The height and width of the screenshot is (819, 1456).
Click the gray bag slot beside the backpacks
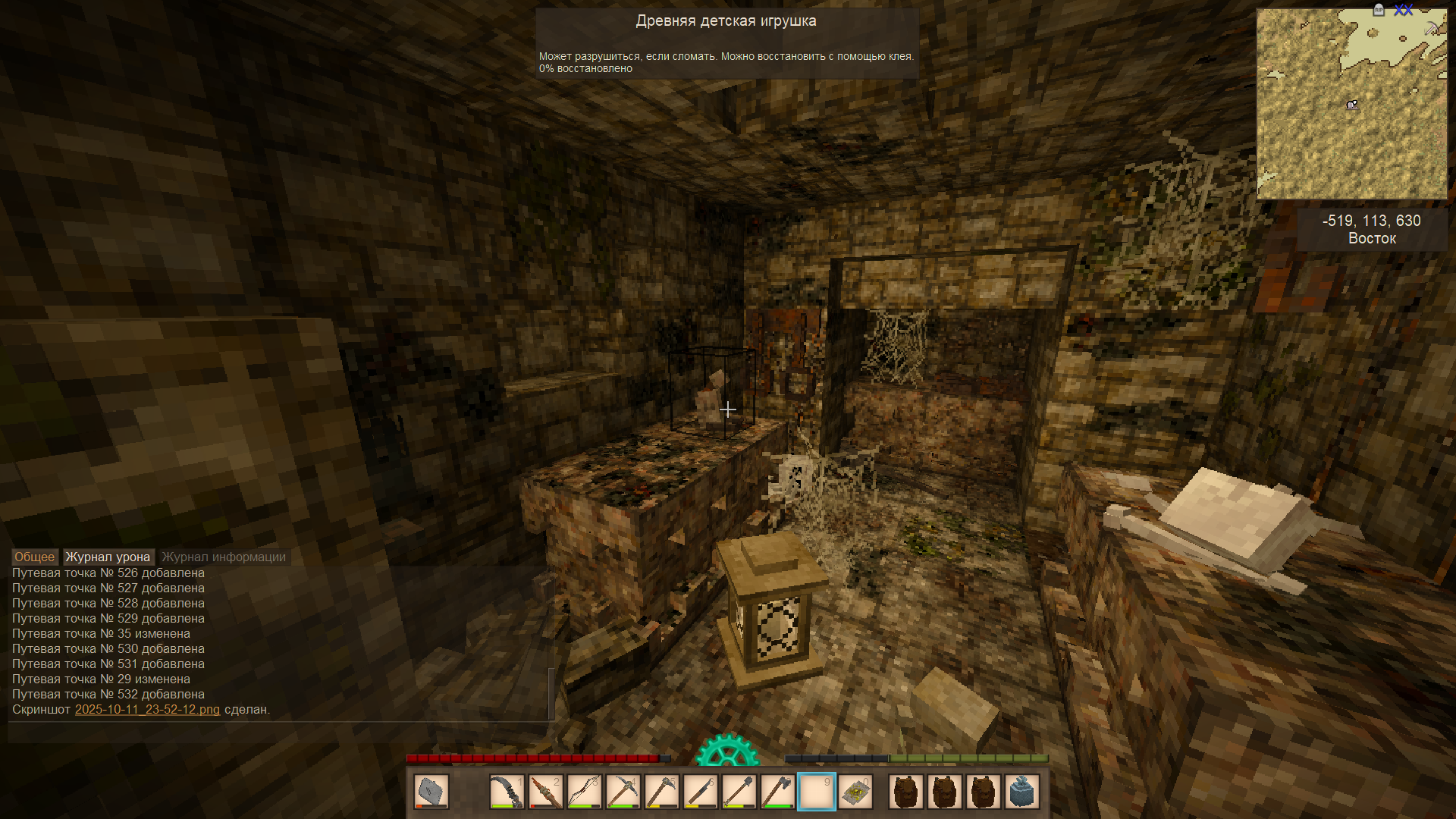1021,792
